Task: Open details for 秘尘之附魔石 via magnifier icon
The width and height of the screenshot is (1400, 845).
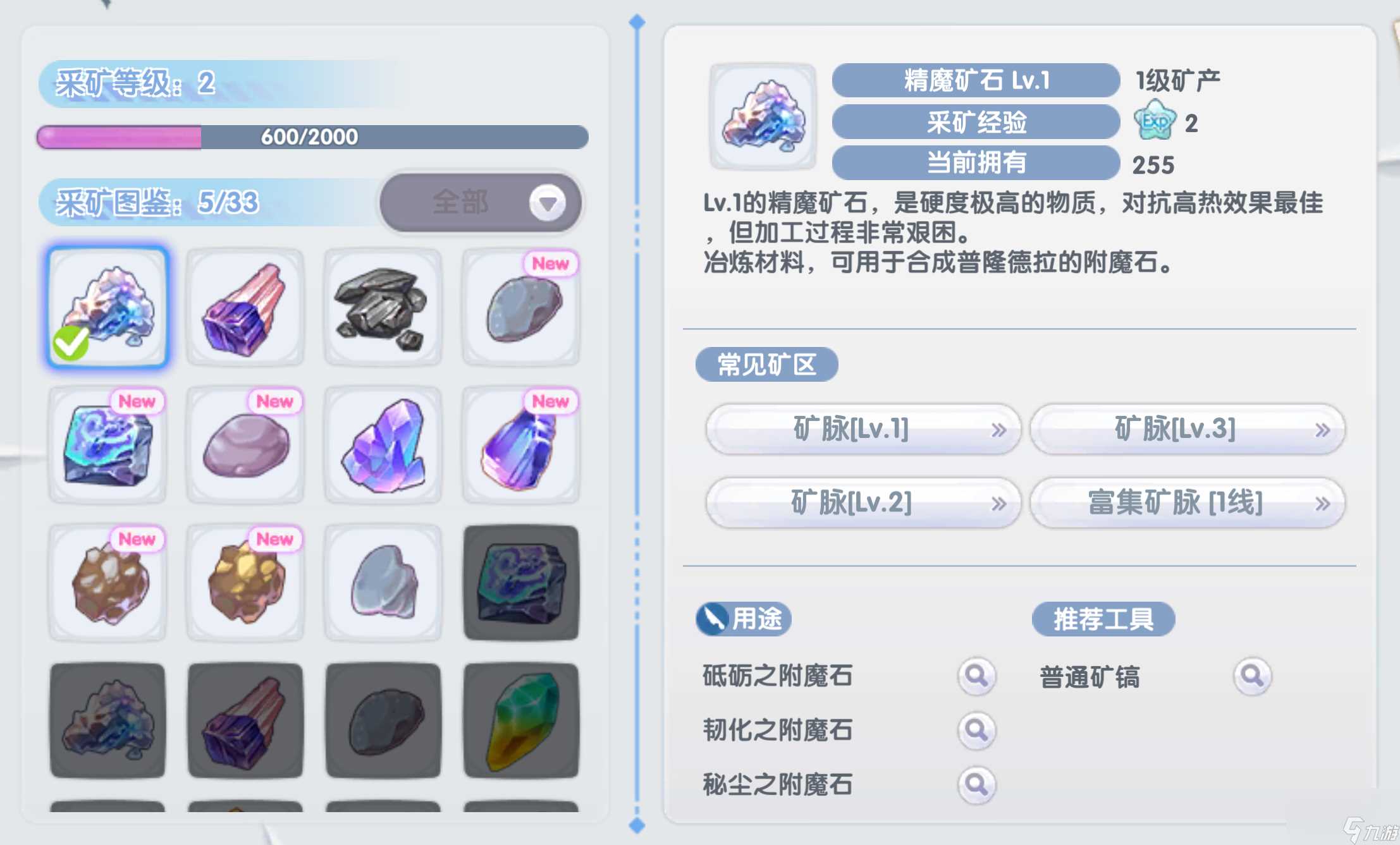Action: click(x=976, y=784)
